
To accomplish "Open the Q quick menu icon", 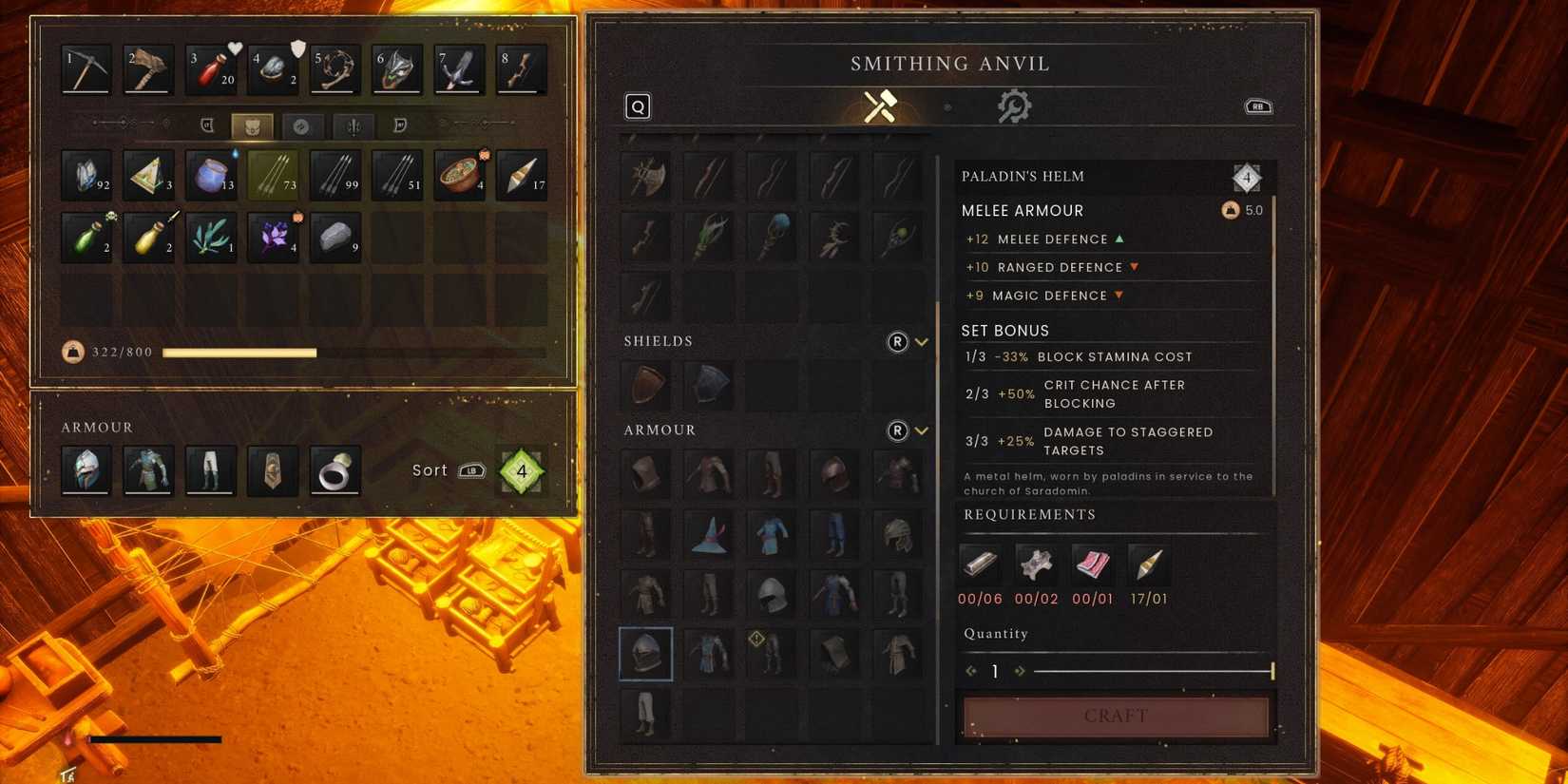I will tap(638, 106).
